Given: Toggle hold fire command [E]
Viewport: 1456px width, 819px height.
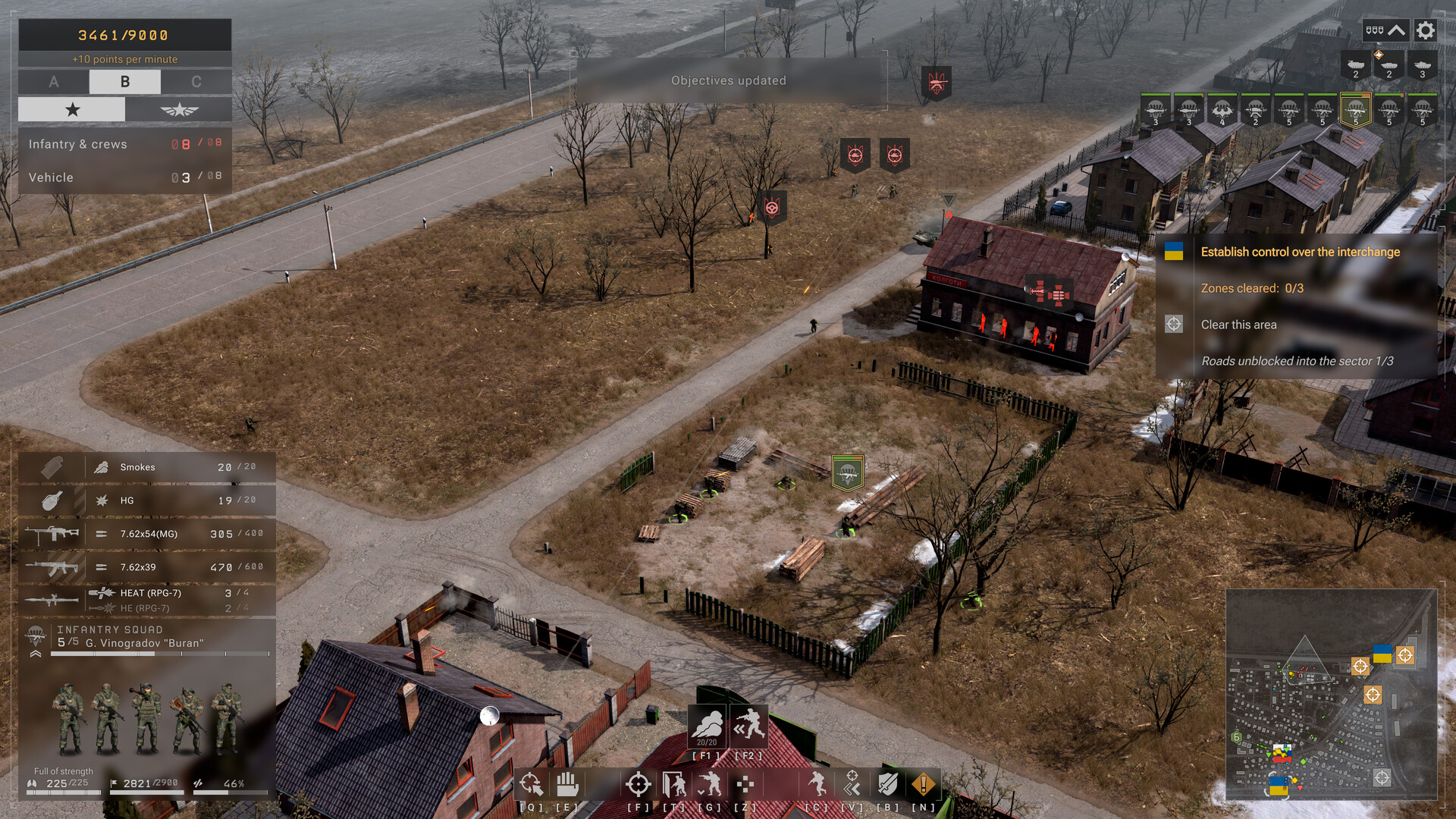Looking at the screenshot, I should pyautogui.click(x=567, y=784).
